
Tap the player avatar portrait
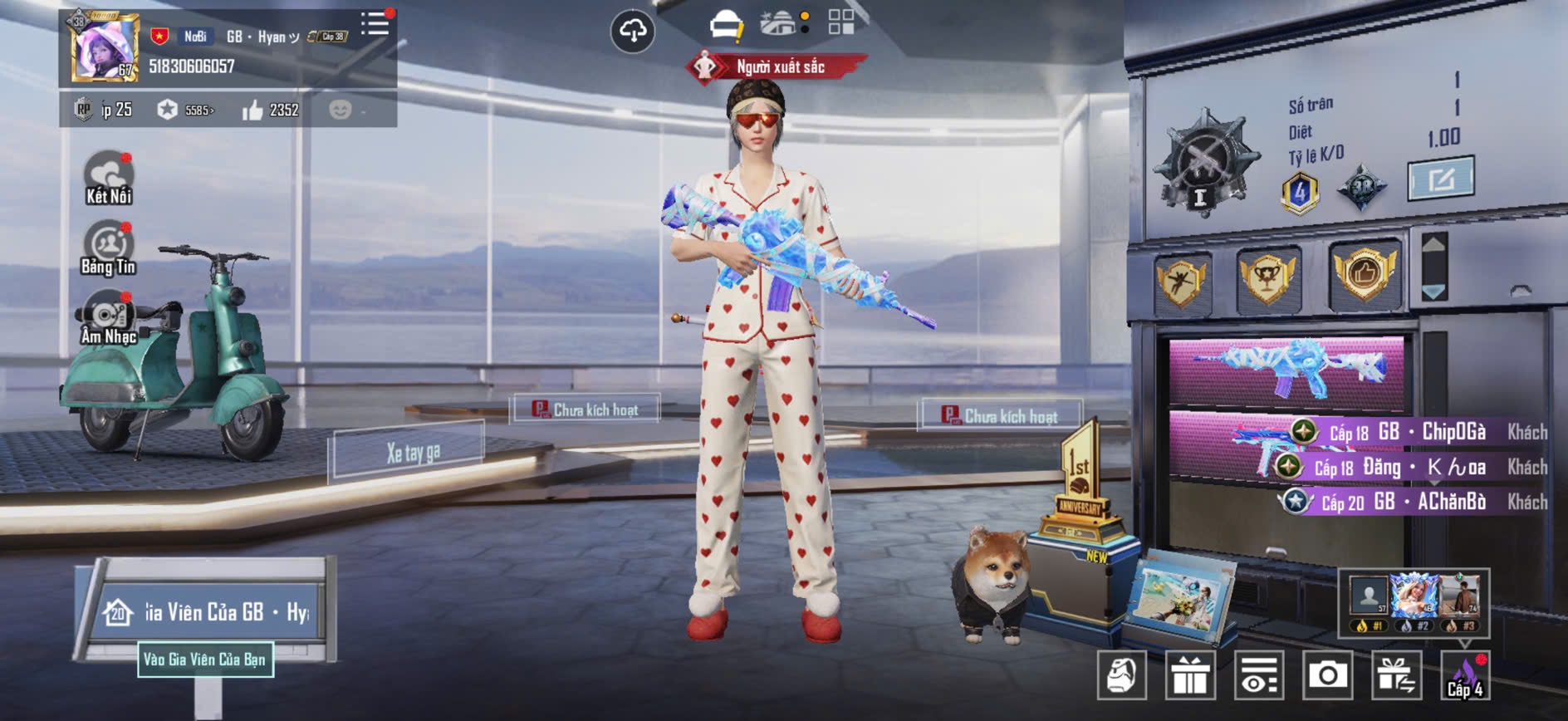(103, 49)
